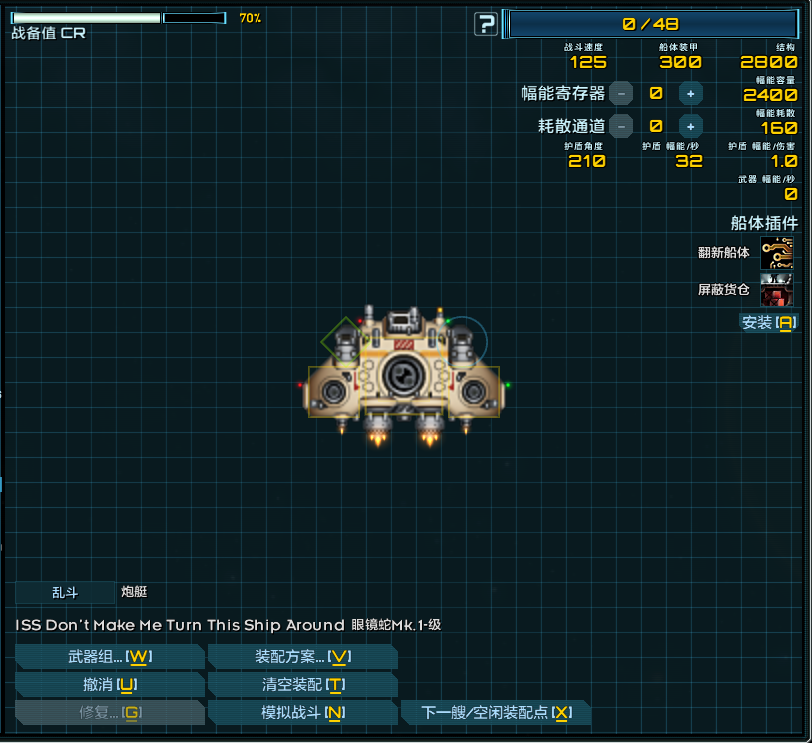Go to 下一艘/空闲装配点 next ship
Image resolution: width=812 pixels, height=743 pixels.
click(x=496, y=712)
